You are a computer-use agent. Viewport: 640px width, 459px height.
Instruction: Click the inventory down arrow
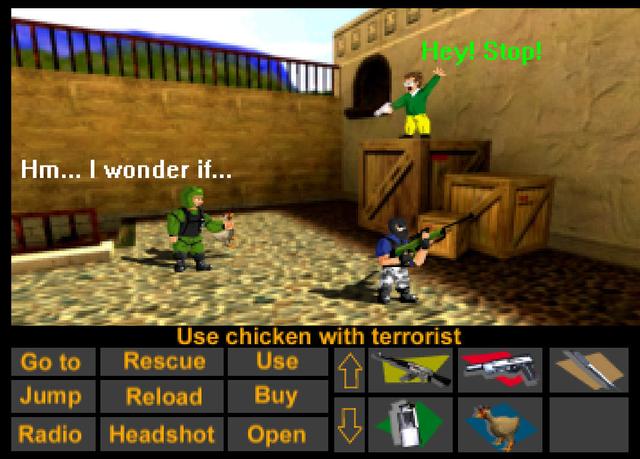349,423
